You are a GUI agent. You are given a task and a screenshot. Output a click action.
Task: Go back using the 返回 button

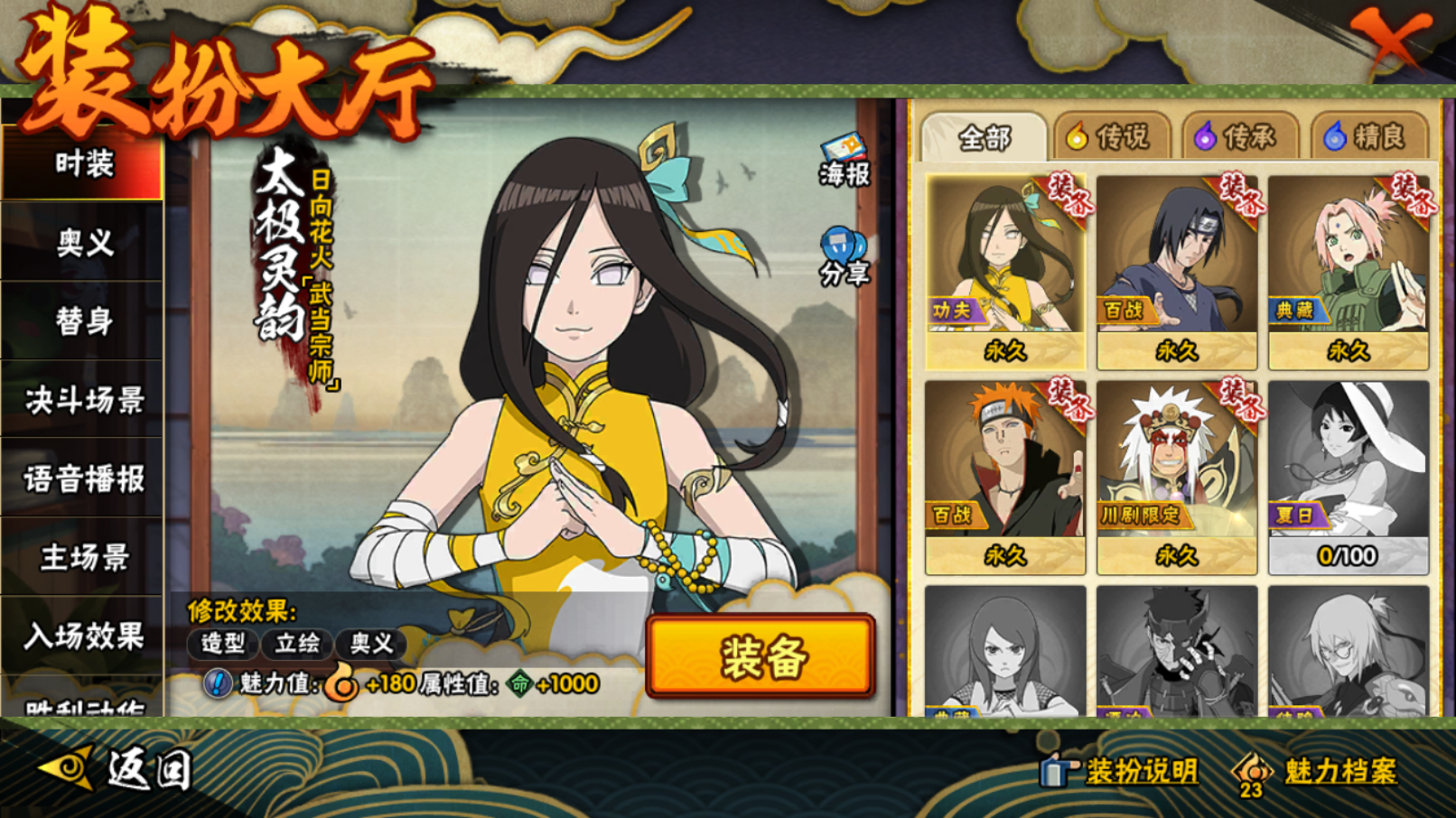click(117, 770)
